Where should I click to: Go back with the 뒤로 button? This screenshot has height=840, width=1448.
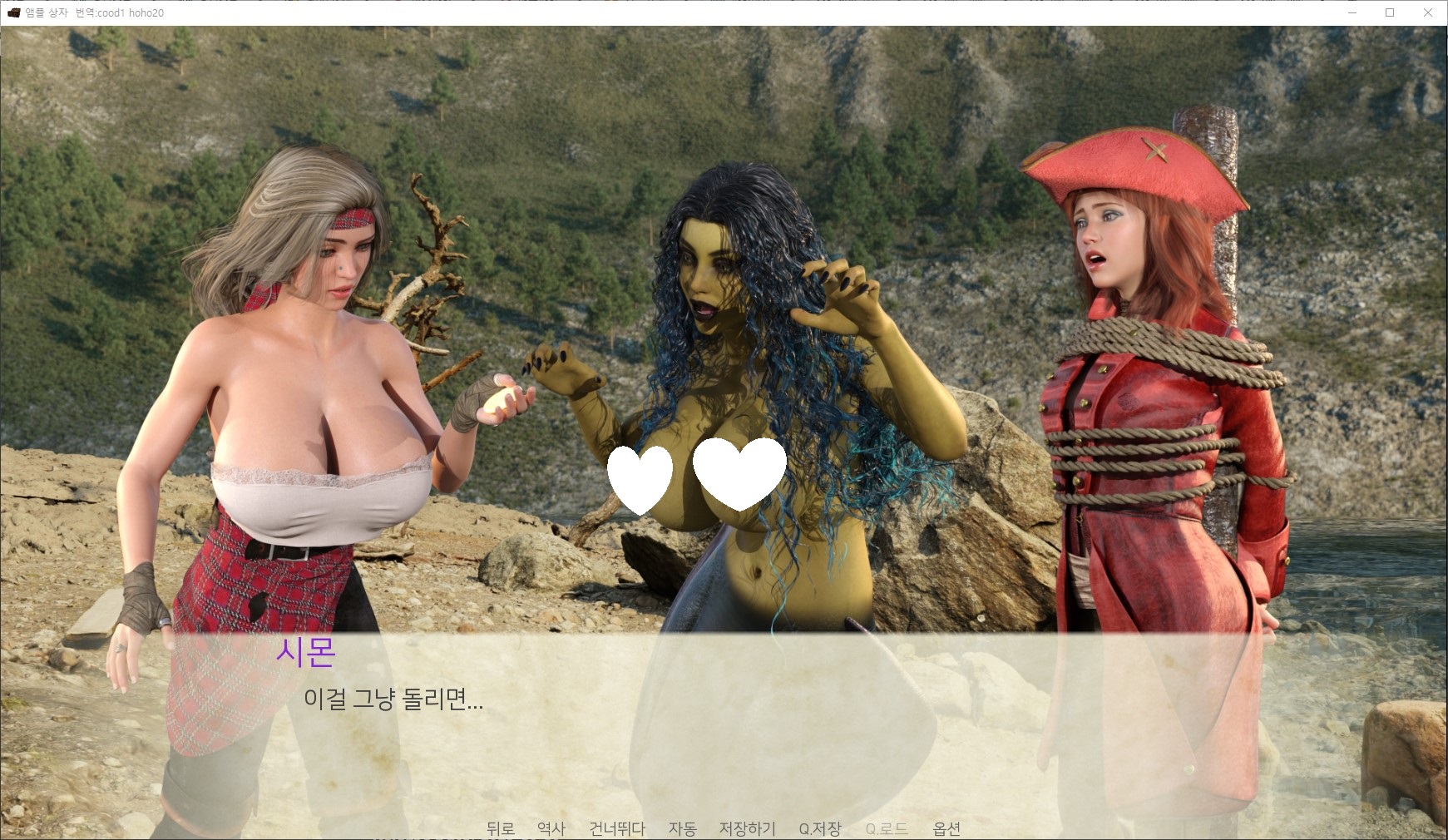[x=500, y=828]
